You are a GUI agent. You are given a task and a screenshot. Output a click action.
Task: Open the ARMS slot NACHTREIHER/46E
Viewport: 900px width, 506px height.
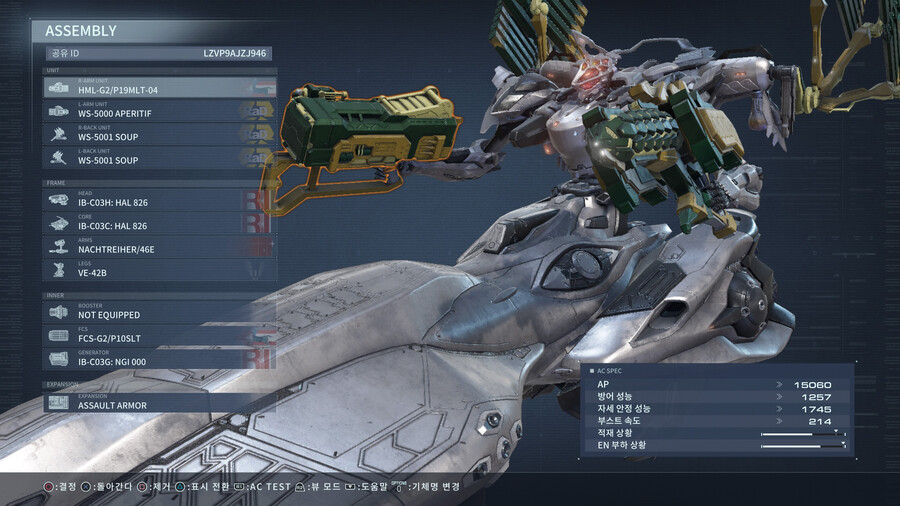click(x=159, y=246)
